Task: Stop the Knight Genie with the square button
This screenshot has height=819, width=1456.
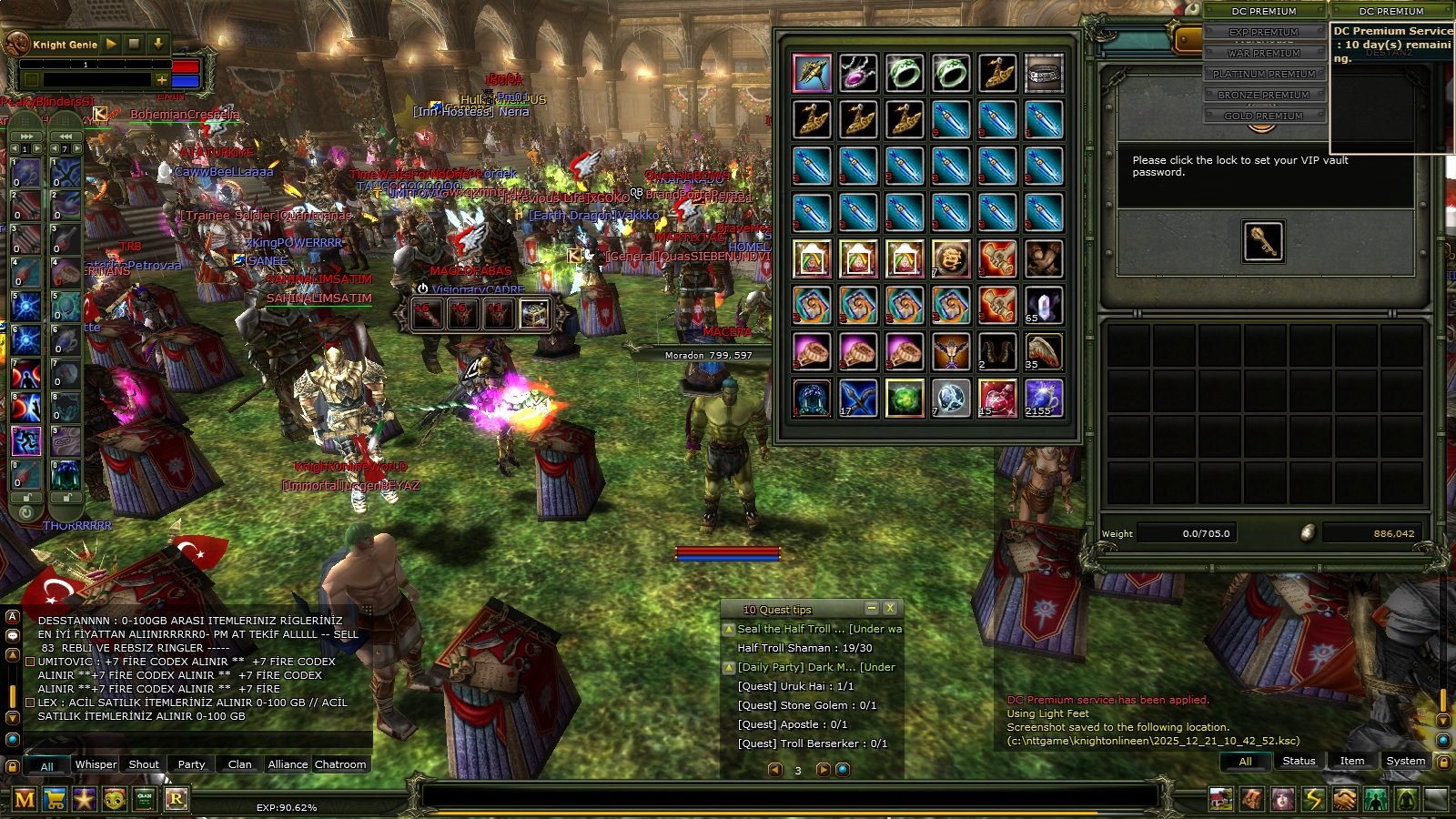Action: pyautogui.click(x=134, y=44)
